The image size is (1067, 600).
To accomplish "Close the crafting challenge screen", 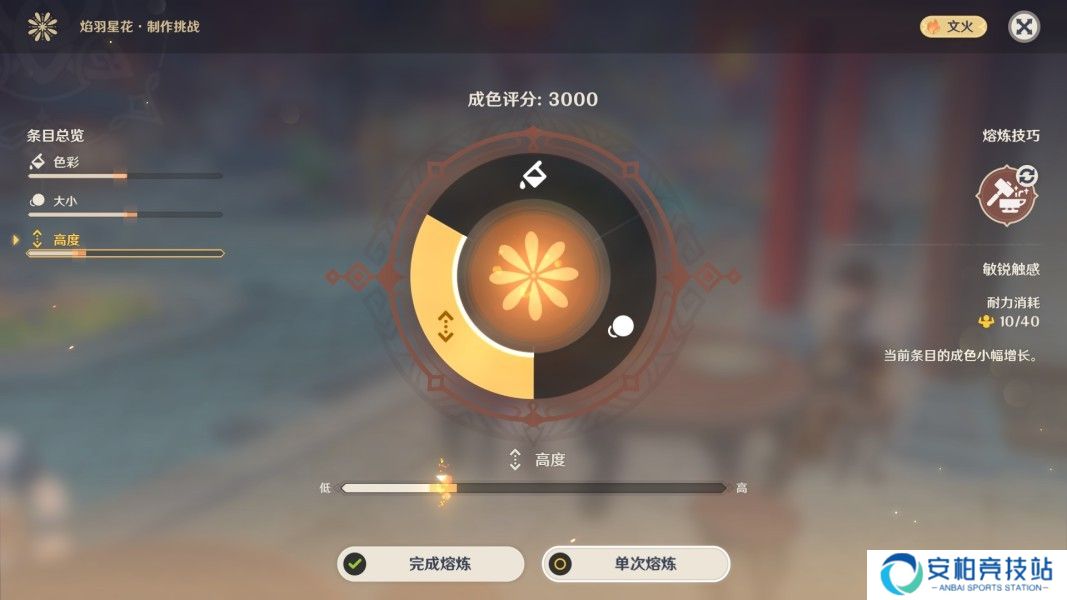I will tap(1023, 27).
